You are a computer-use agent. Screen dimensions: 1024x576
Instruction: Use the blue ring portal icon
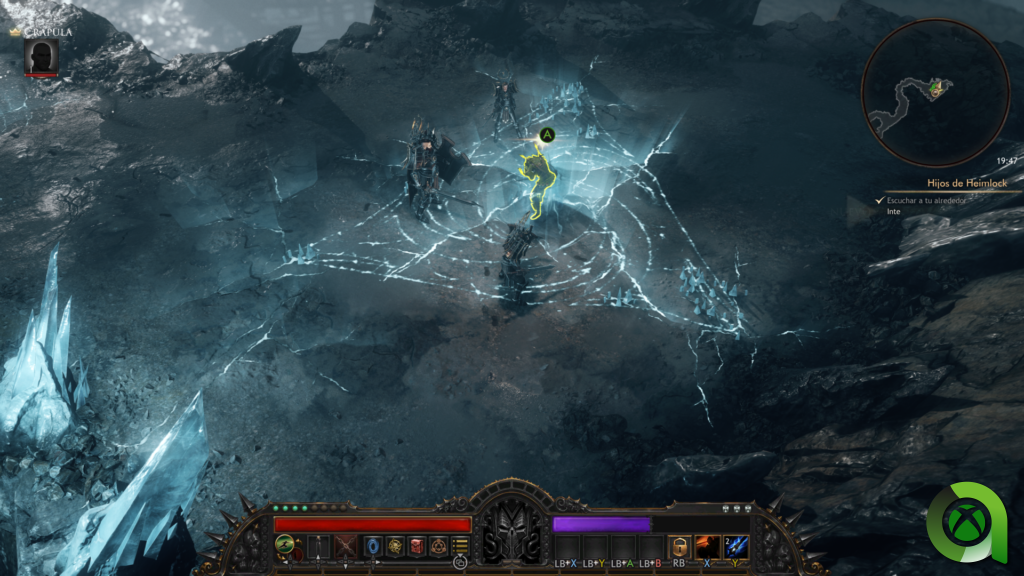pyautogui.click(x=373, y=546)
